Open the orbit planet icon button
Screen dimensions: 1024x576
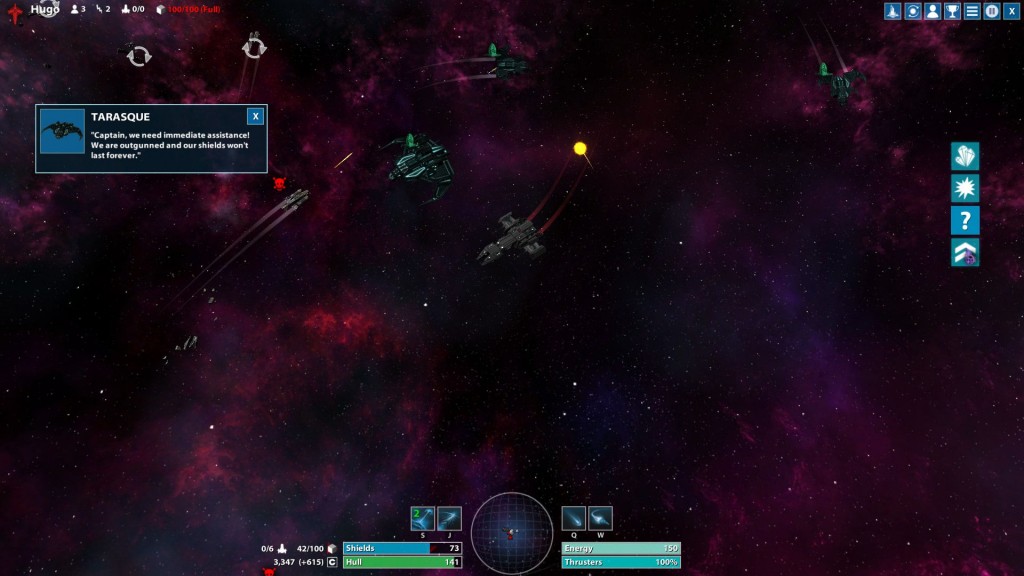tap(913, 11)
